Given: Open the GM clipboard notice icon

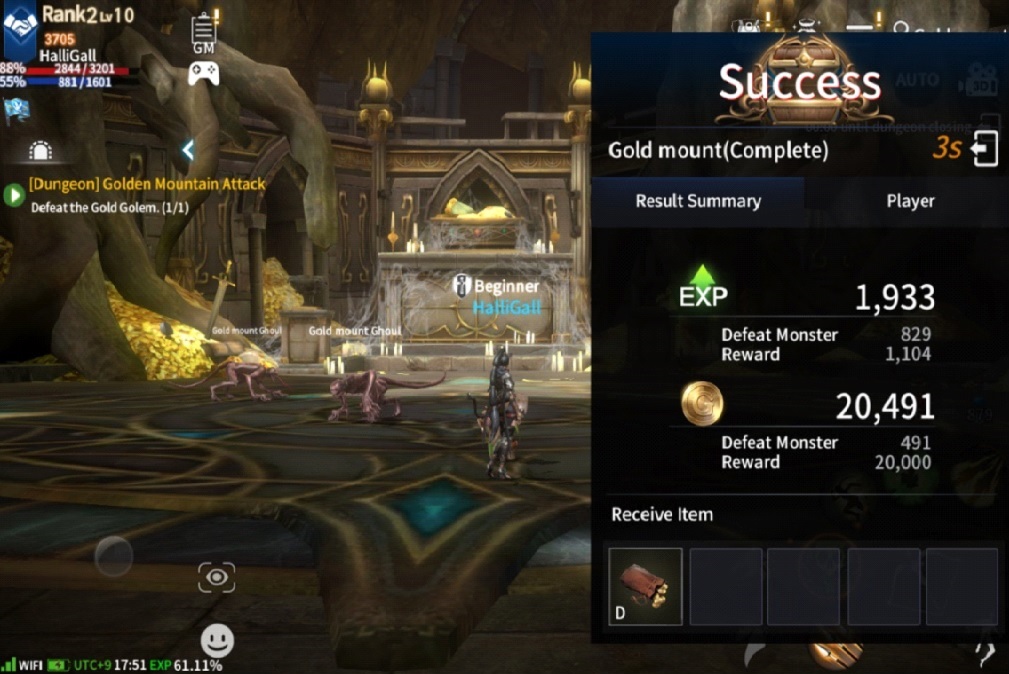Looking at the screenshot, I should (x=204, y=33).
